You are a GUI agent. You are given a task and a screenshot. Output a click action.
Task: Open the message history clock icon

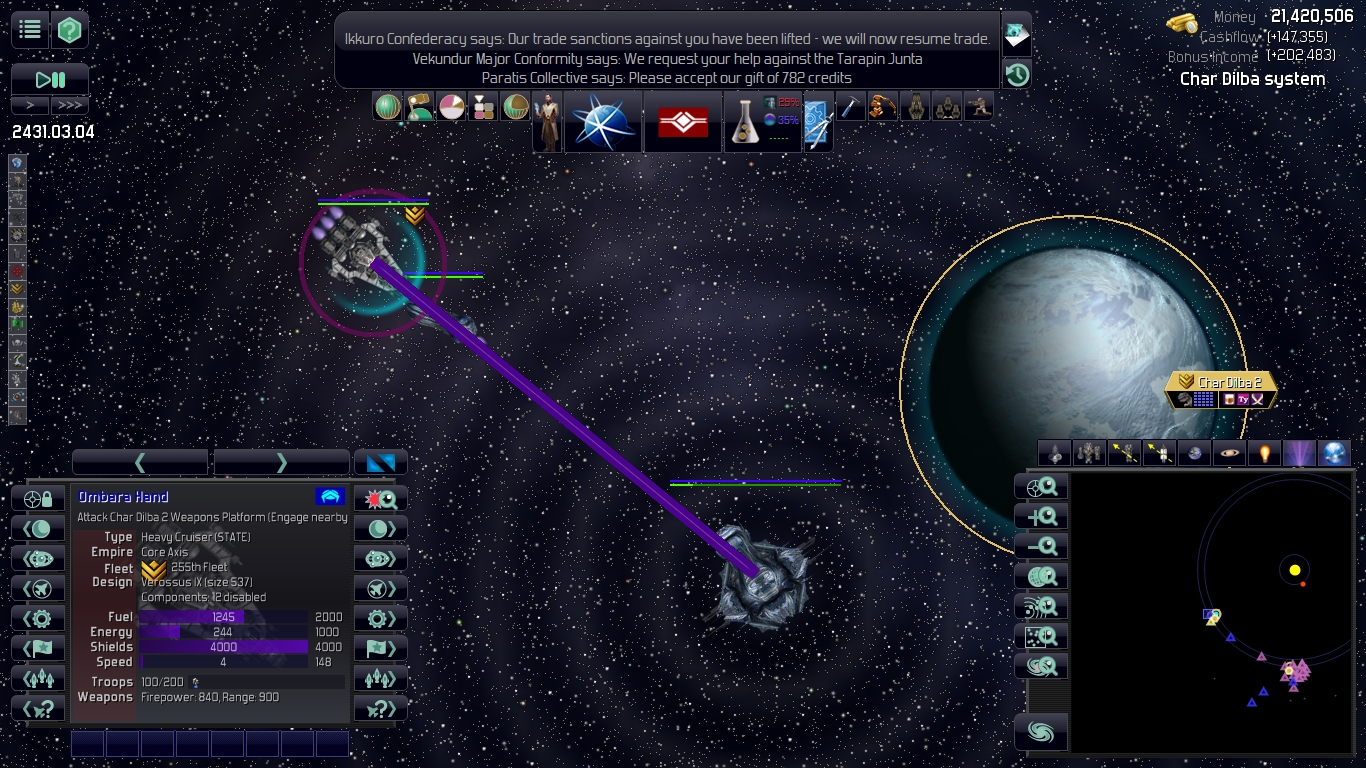1017,74
